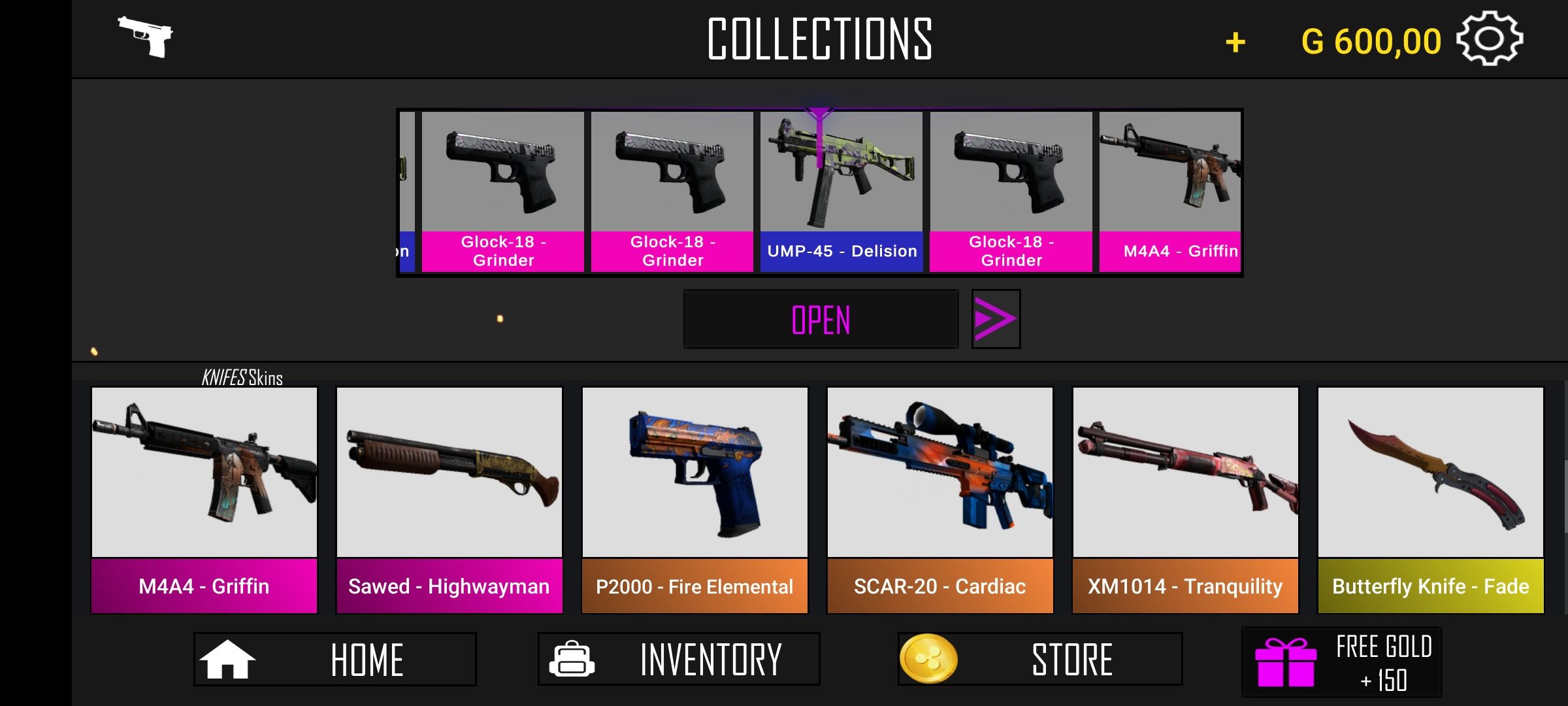This screenshot has width=1568, height=706.
Task: Select the XM1014 - Tranquility tile
Action: pos(1185,500)
